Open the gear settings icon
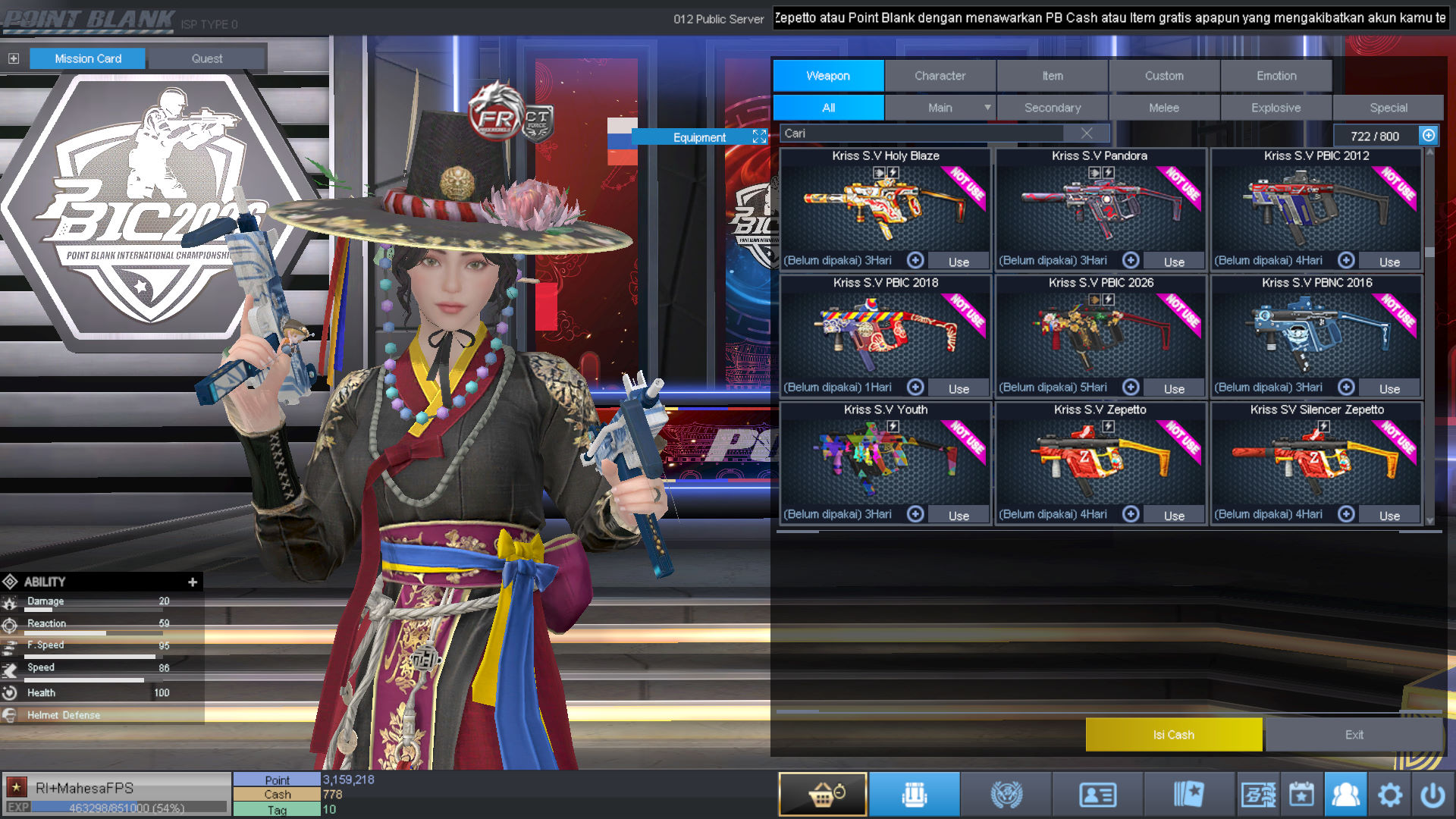This screenshot has width=1456, height=819. [x=1389, y=794]
